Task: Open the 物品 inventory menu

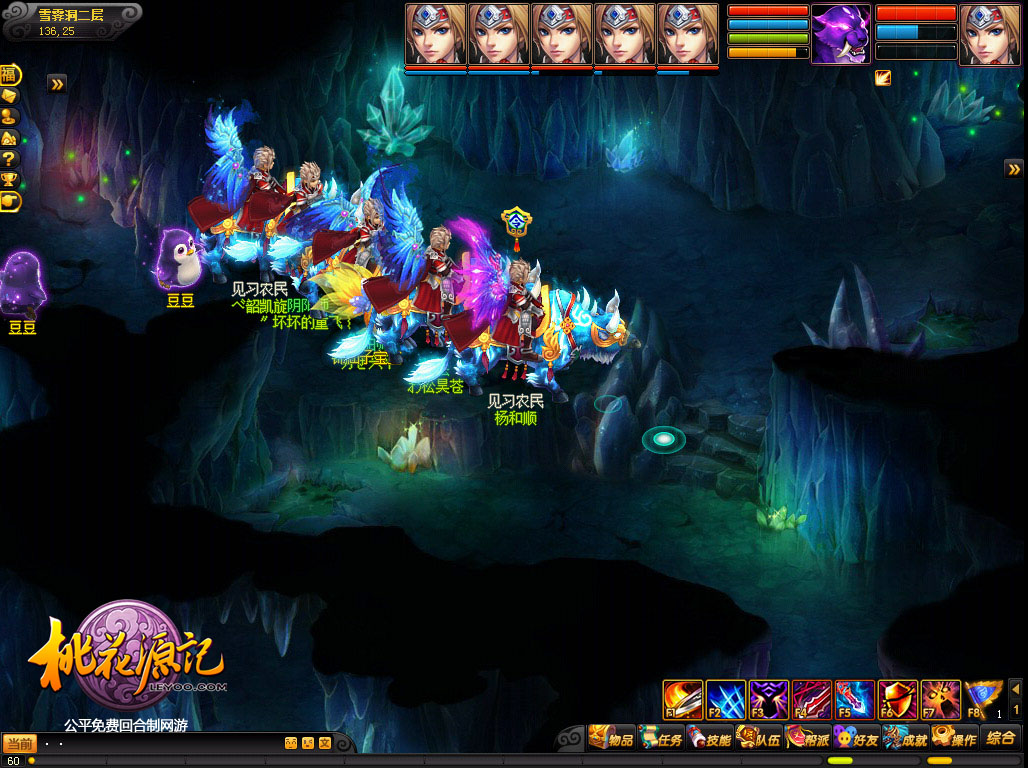Action: click(x=612, y=739)
